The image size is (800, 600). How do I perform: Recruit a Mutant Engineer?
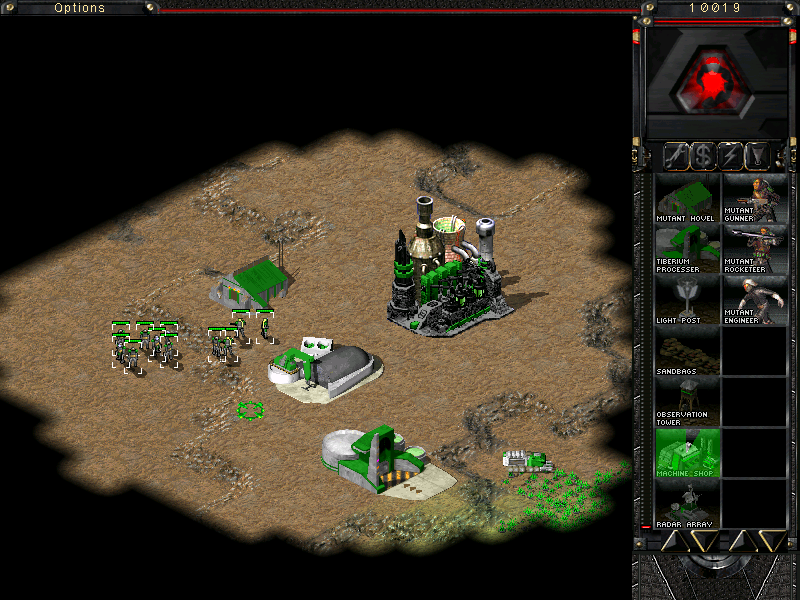[x=754, y=300]
